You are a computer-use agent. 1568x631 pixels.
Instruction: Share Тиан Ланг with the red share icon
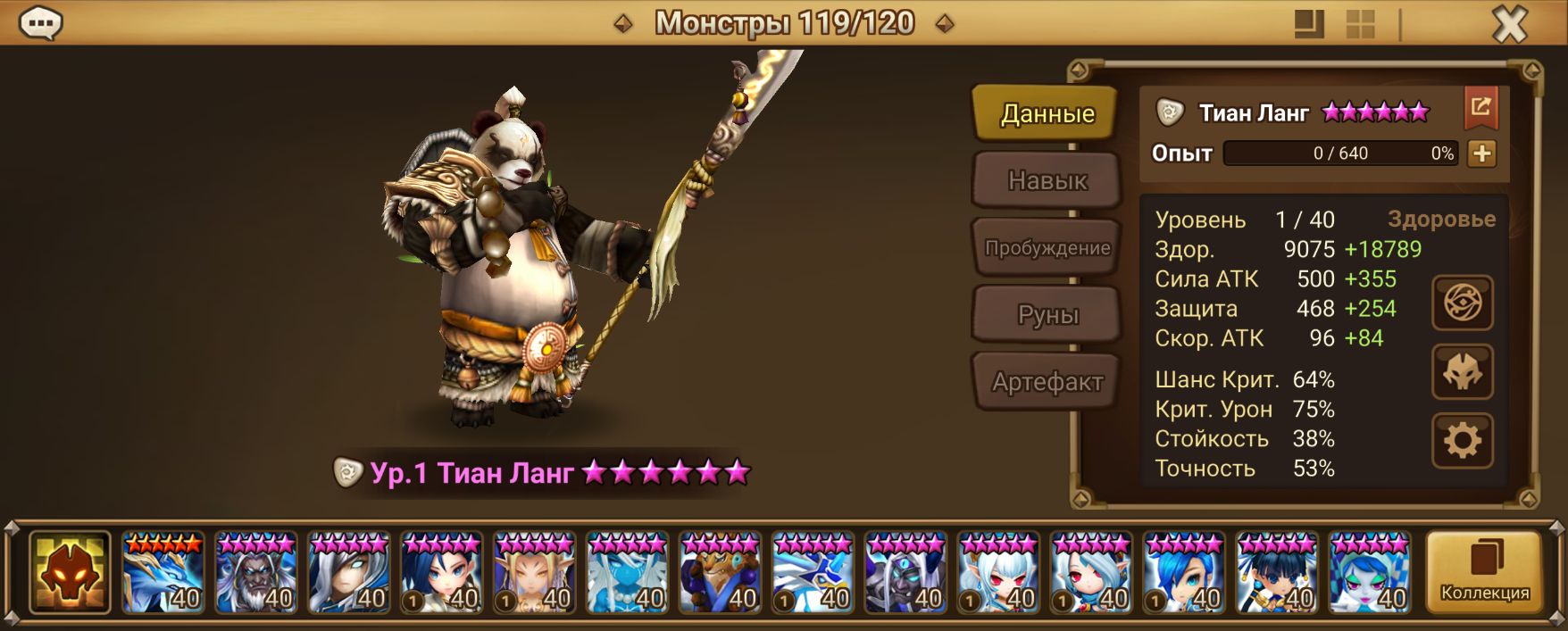click(x=1480, y=108)
